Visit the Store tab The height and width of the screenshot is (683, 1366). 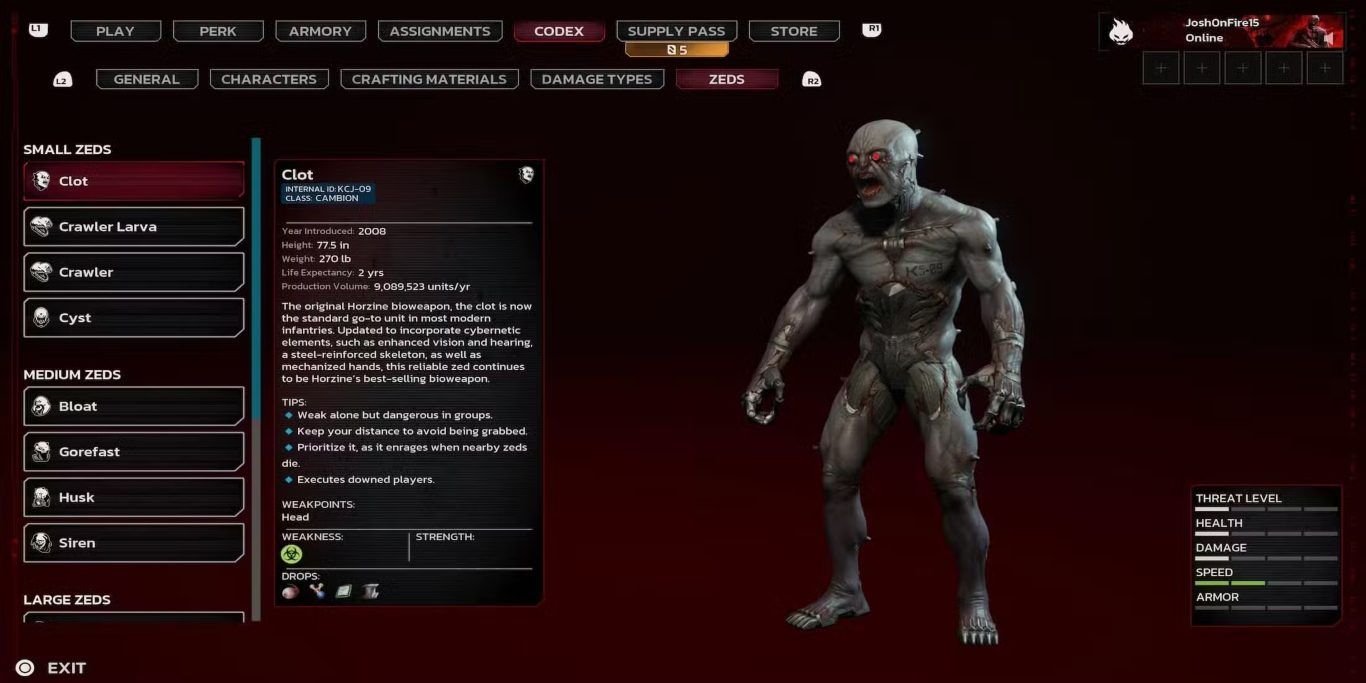click(794, 31)
